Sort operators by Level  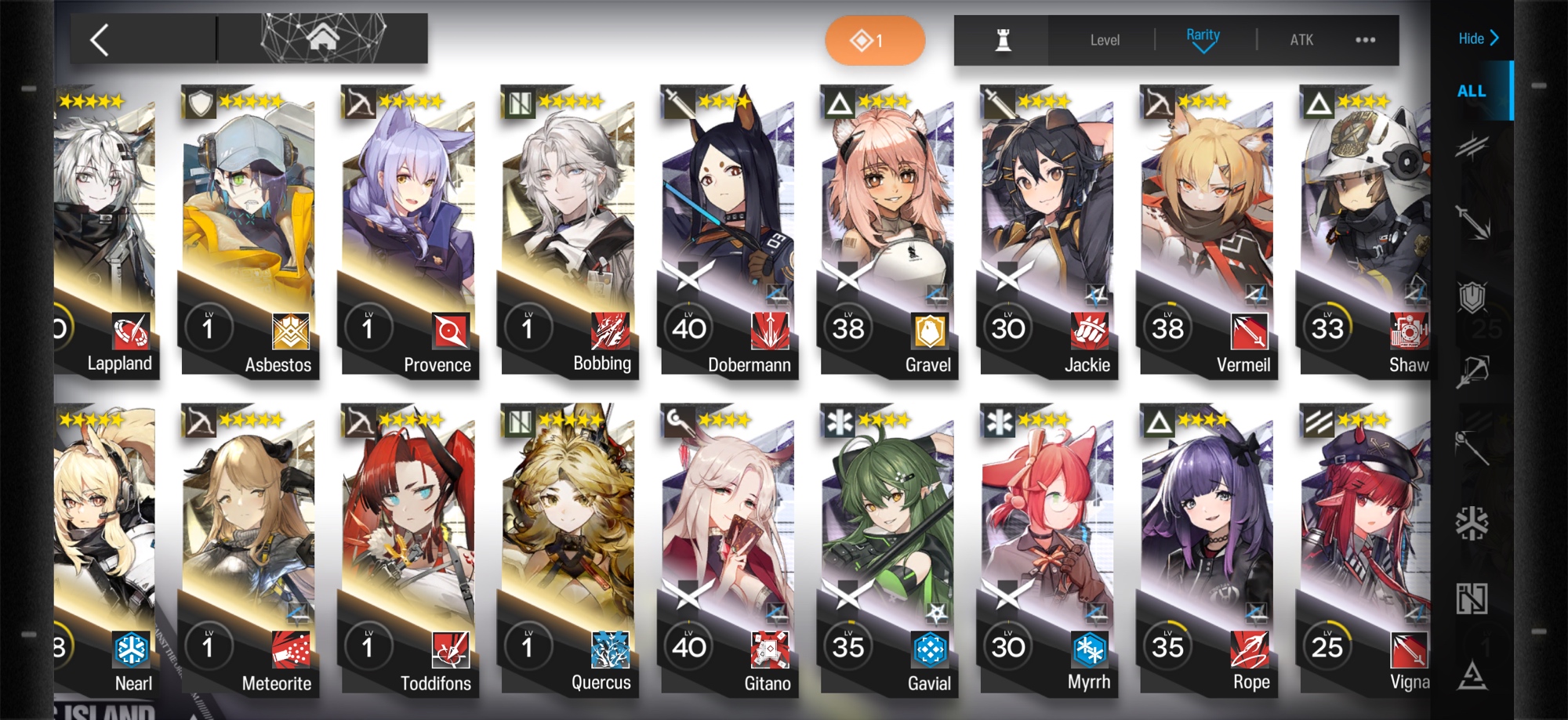[x=1104, y=40]
